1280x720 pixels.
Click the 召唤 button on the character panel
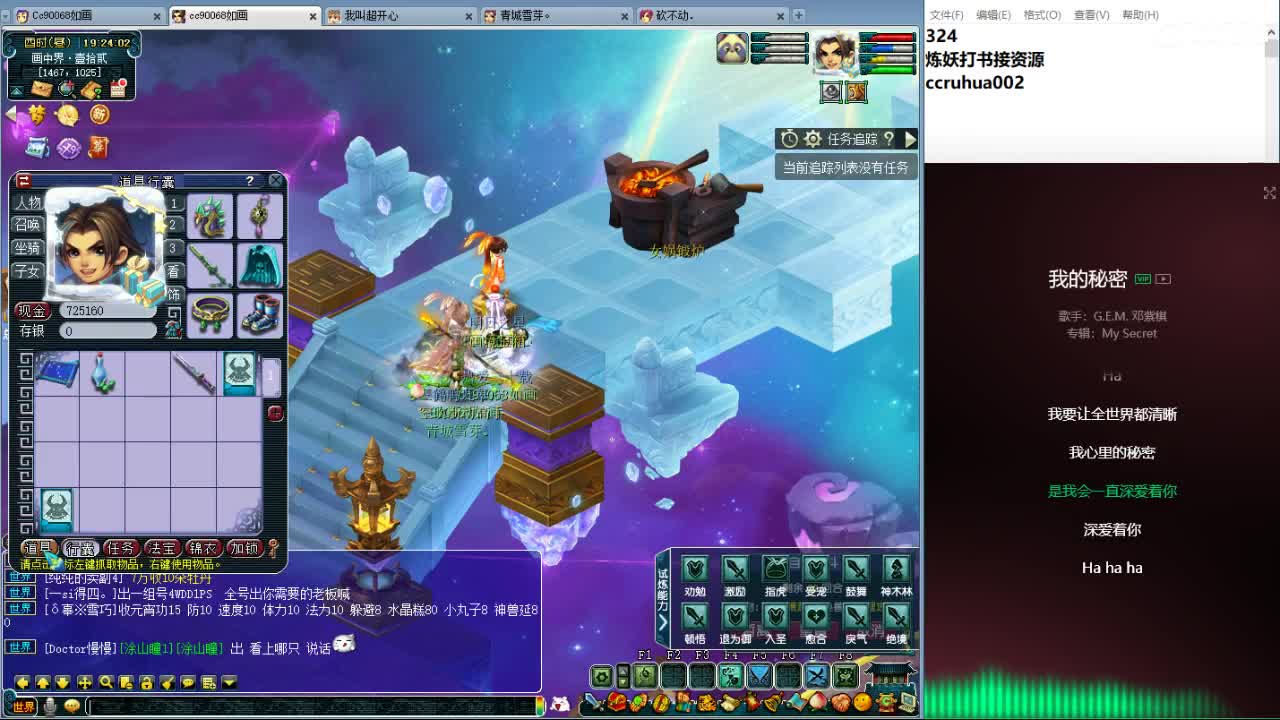[x=28, y=226]
